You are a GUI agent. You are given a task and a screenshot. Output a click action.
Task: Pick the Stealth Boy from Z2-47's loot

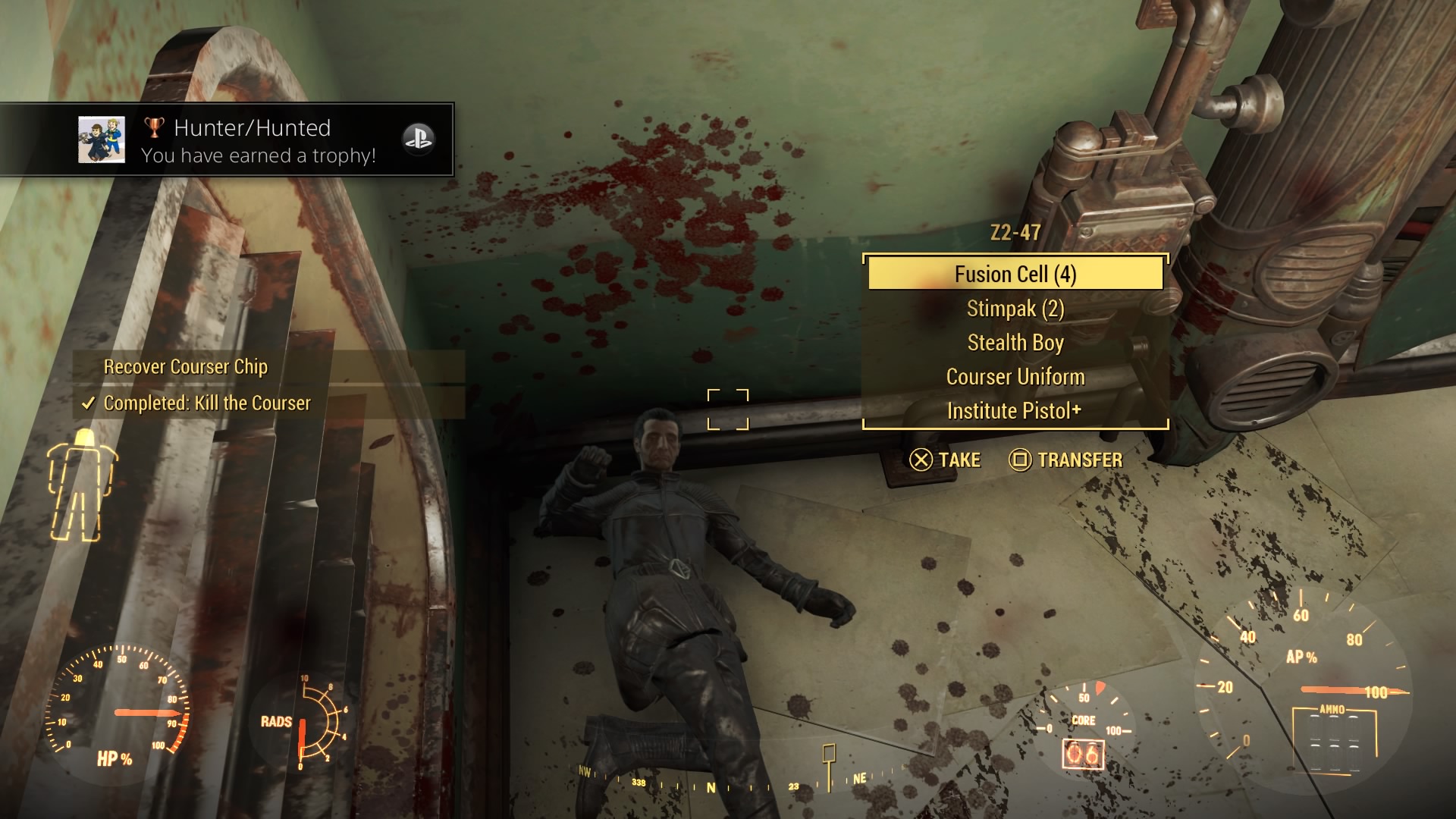[x=1015, y=343]
